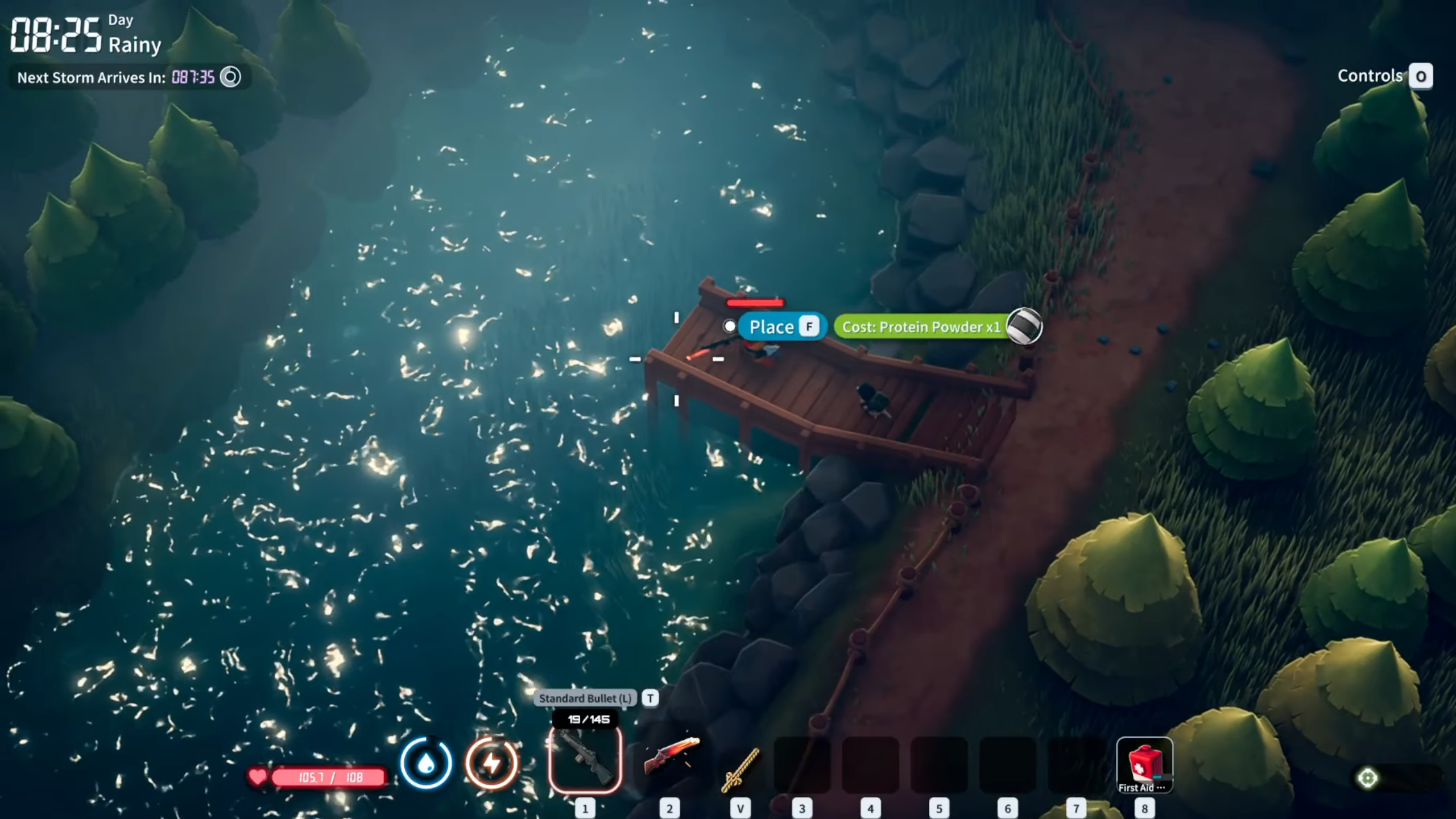Click the white dot beside the Place prompt
The width and height of the screenshot is (1456, 819).
coord(730,326)
